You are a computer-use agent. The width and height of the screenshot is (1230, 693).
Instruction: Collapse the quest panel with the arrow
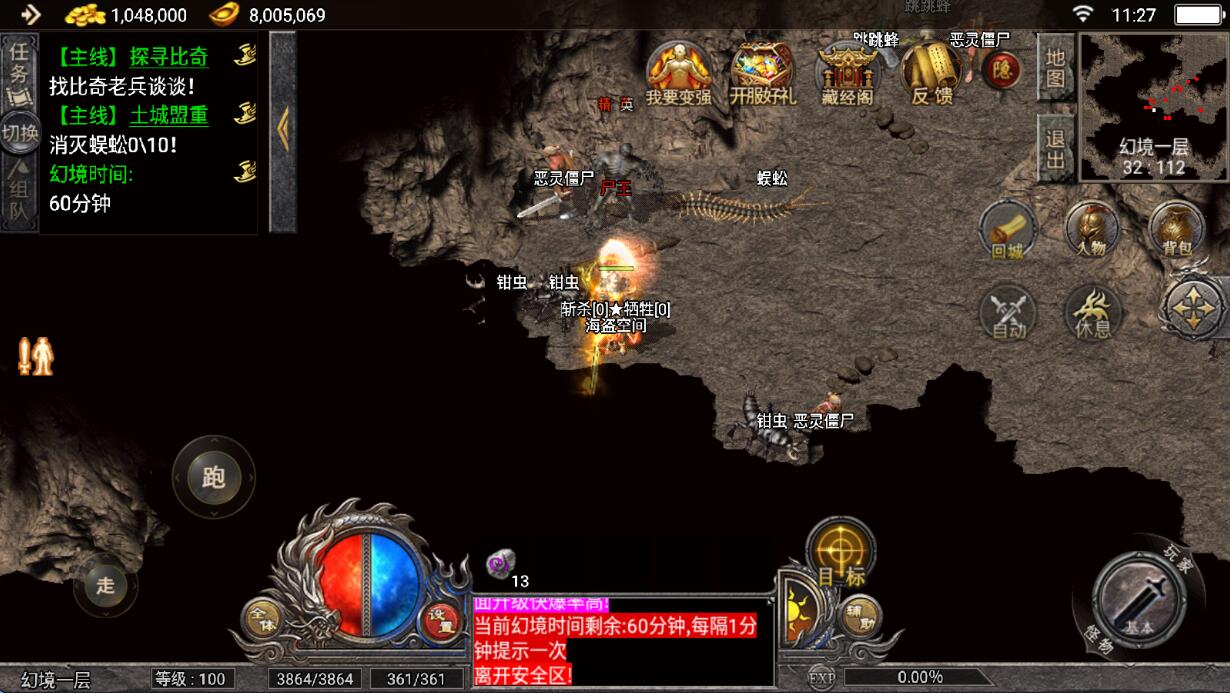(x=283, y=130)
